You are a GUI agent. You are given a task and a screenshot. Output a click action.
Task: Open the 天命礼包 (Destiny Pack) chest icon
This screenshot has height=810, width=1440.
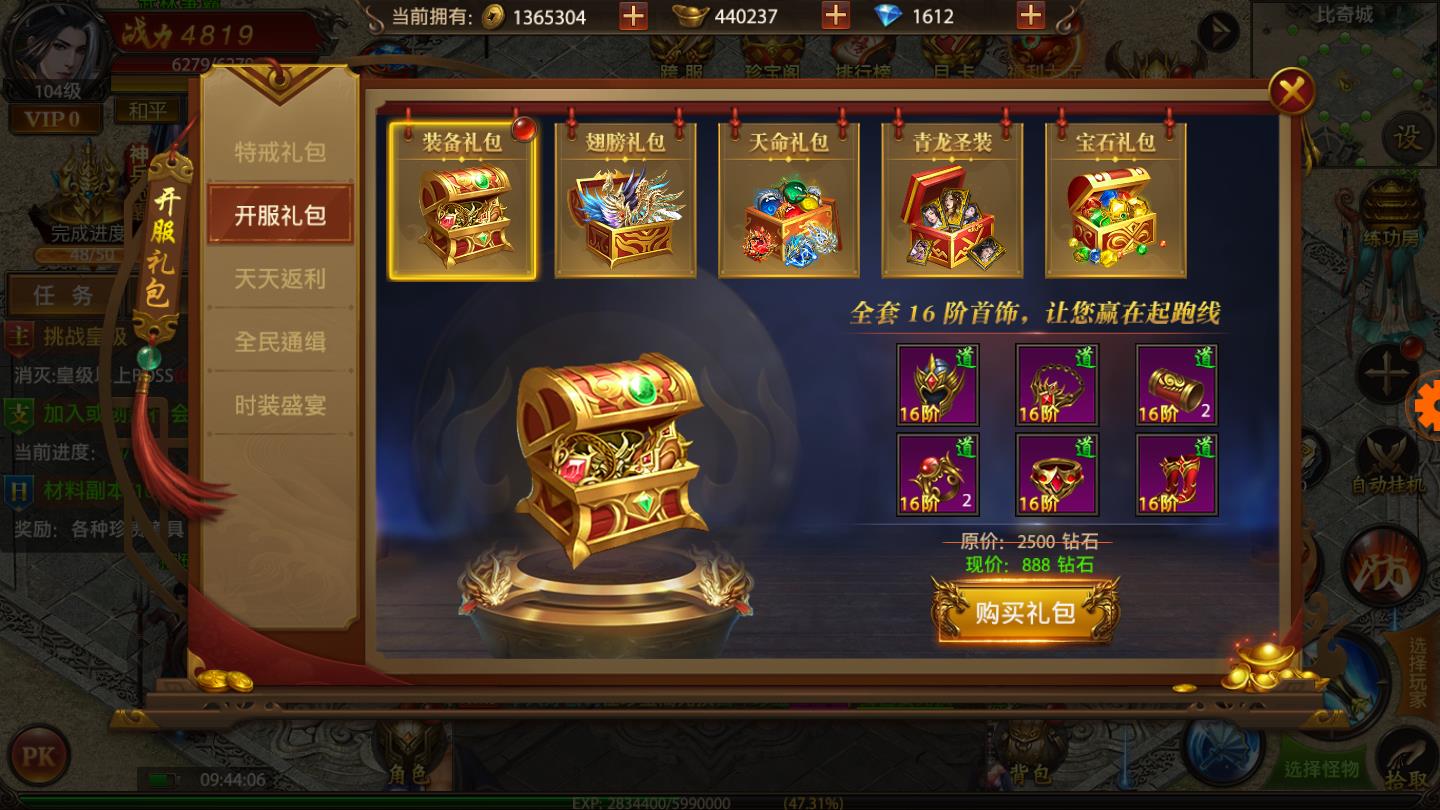coord(787,200)
